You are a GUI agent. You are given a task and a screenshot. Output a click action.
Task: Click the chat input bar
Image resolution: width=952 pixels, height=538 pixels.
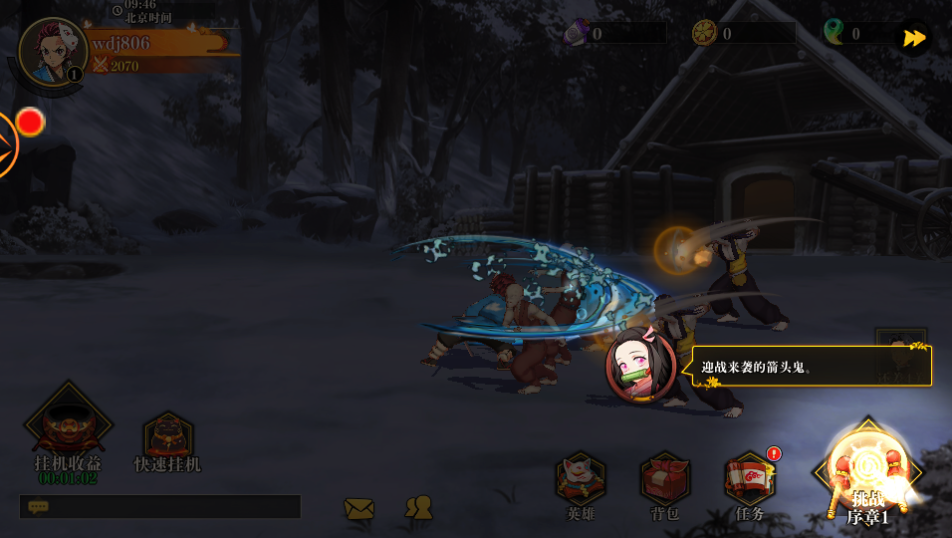point(160,507)
